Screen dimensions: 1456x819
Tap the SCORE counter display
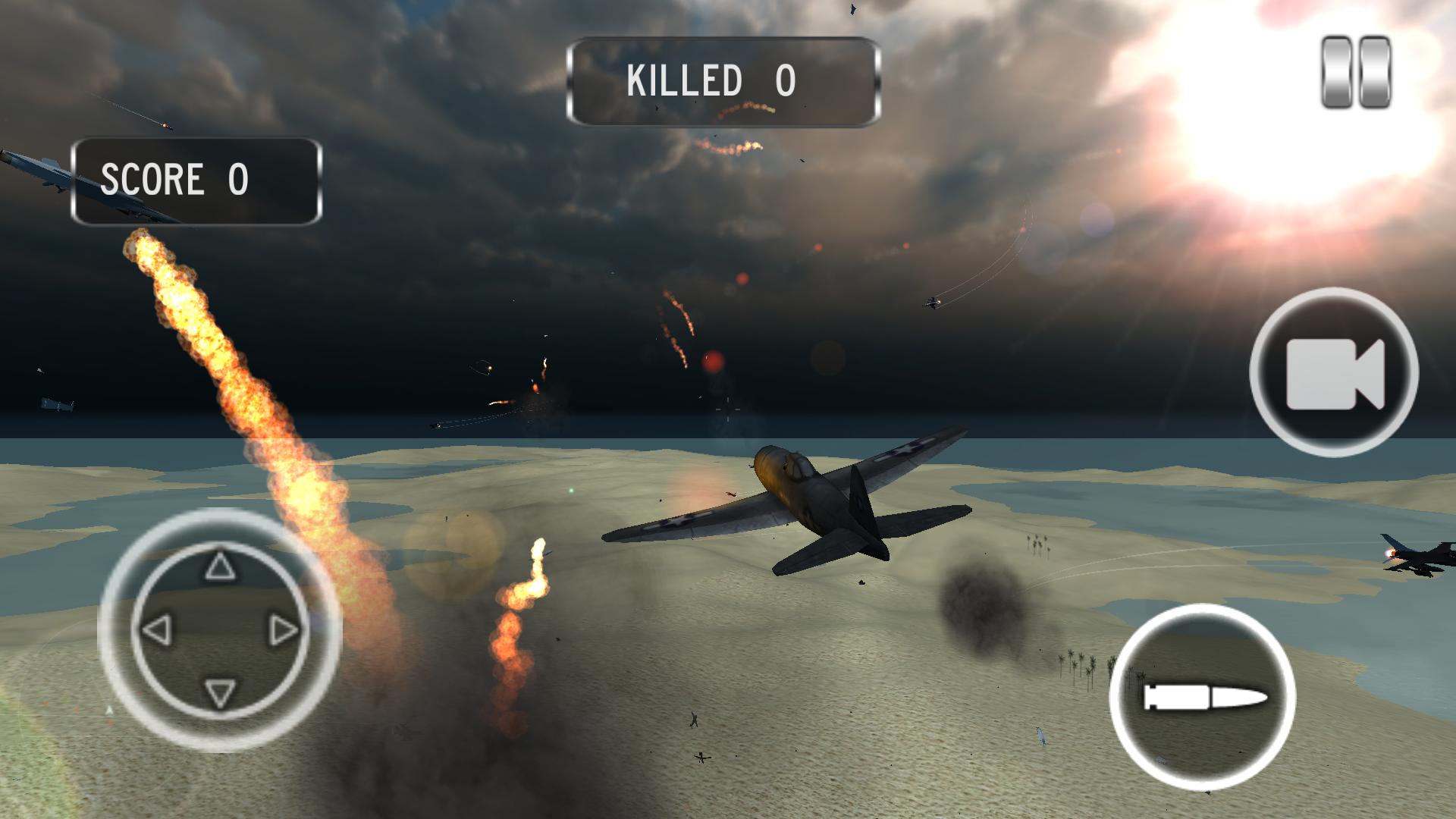[195, 180]
